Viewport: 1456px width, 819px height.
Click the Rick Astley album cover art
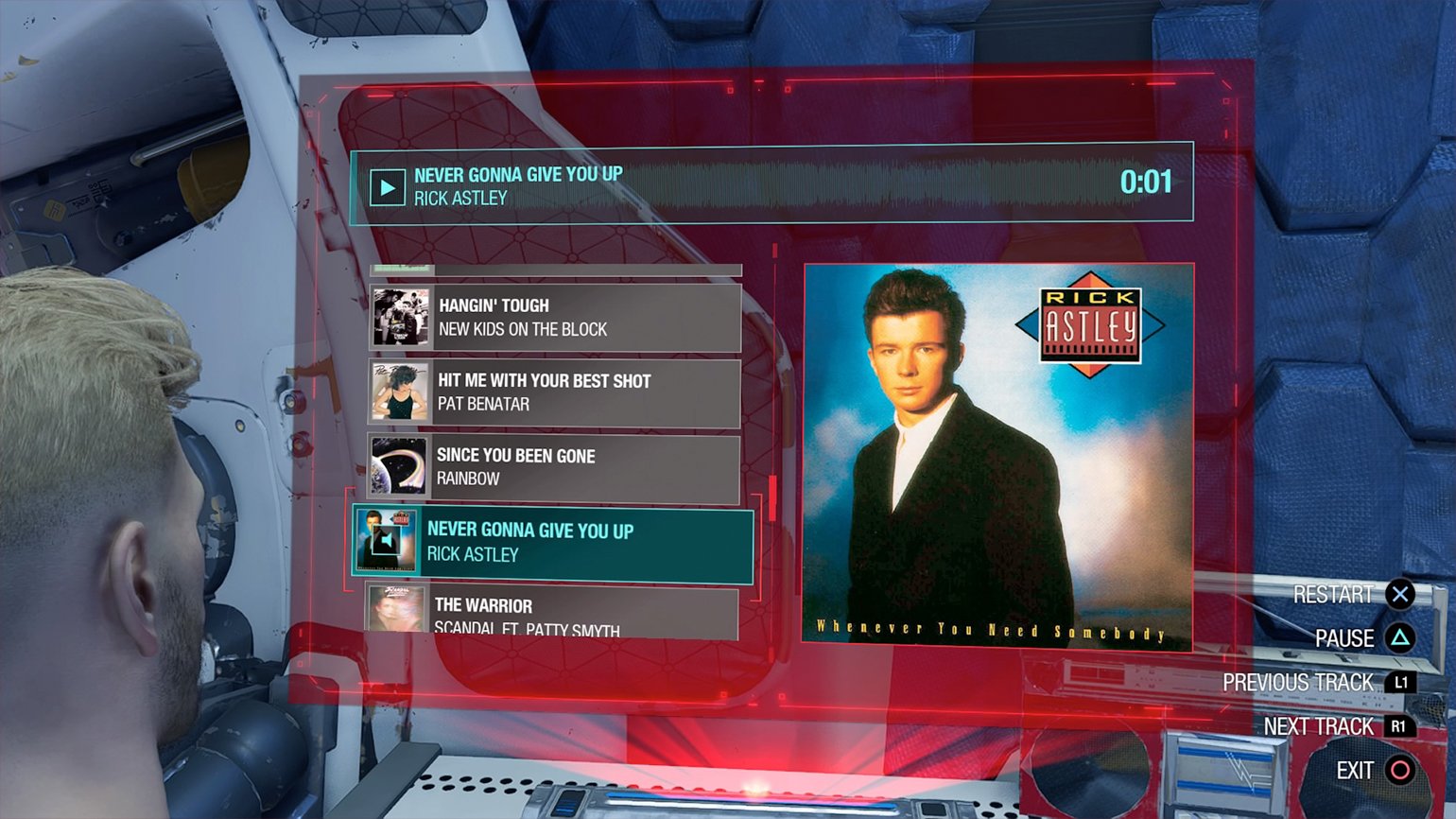click(x=997, y=456)
